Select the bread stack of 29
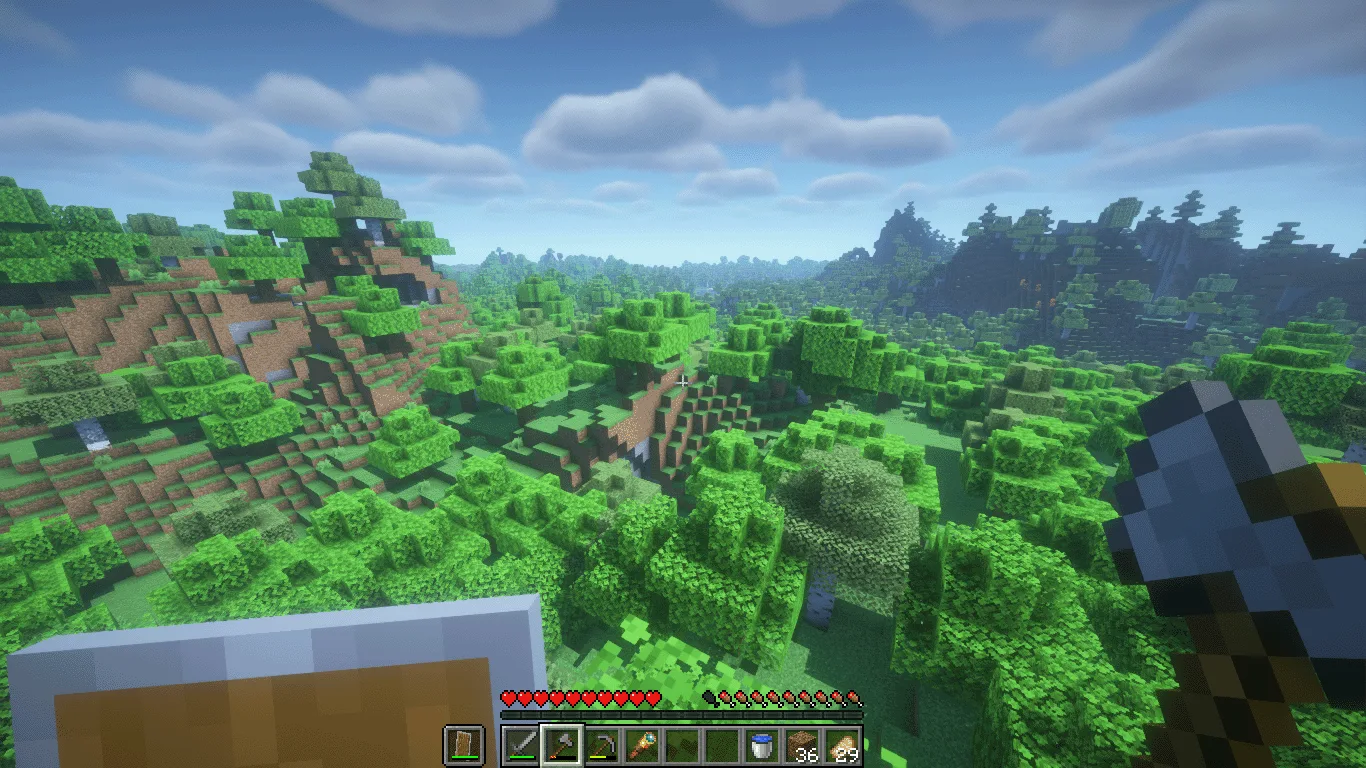Screen dimensions: 1366x768 (843, 746)
